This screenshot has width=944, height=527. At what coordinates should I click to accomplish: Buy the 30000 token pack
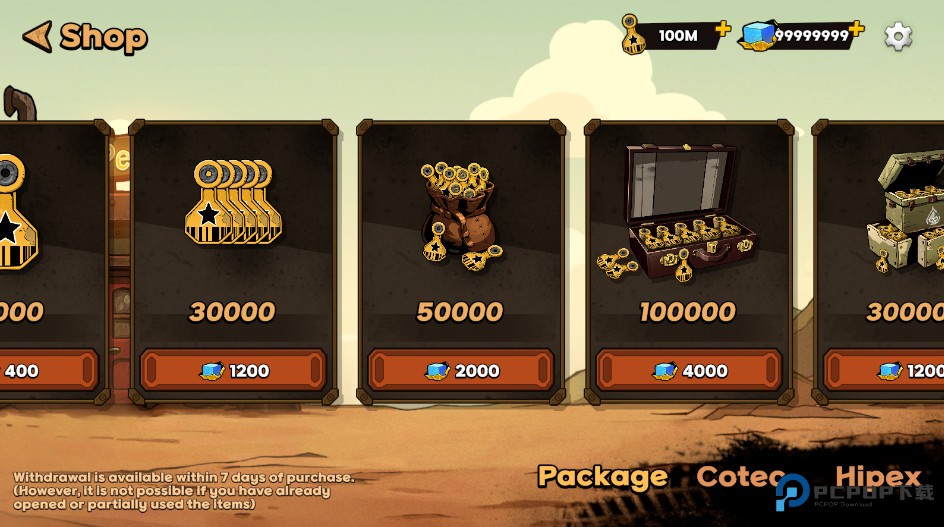coord(233,370)
